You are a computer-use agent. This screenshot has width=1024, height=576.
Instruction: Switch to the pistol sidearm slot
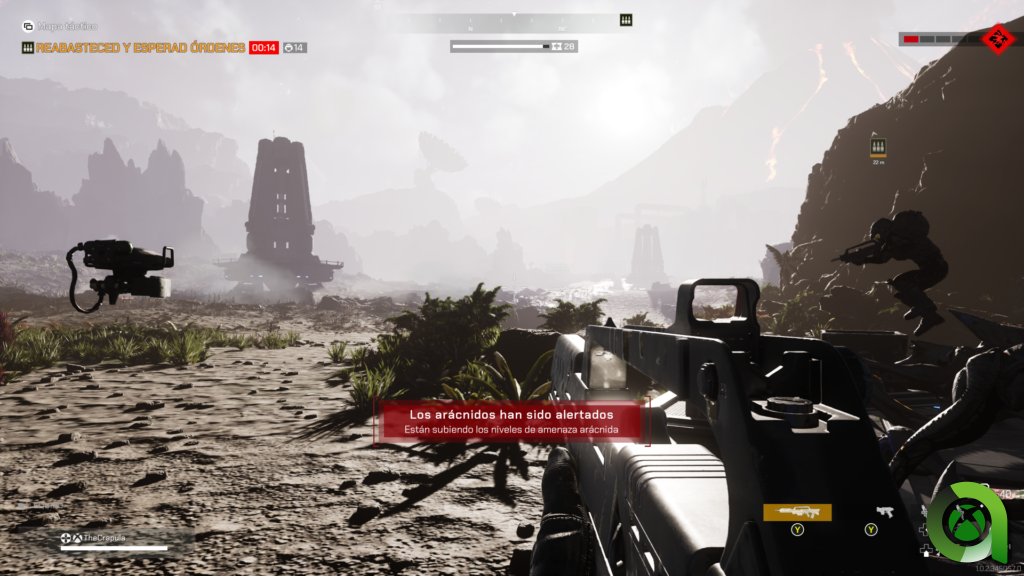pyautogui.click(x=884, y=513)
